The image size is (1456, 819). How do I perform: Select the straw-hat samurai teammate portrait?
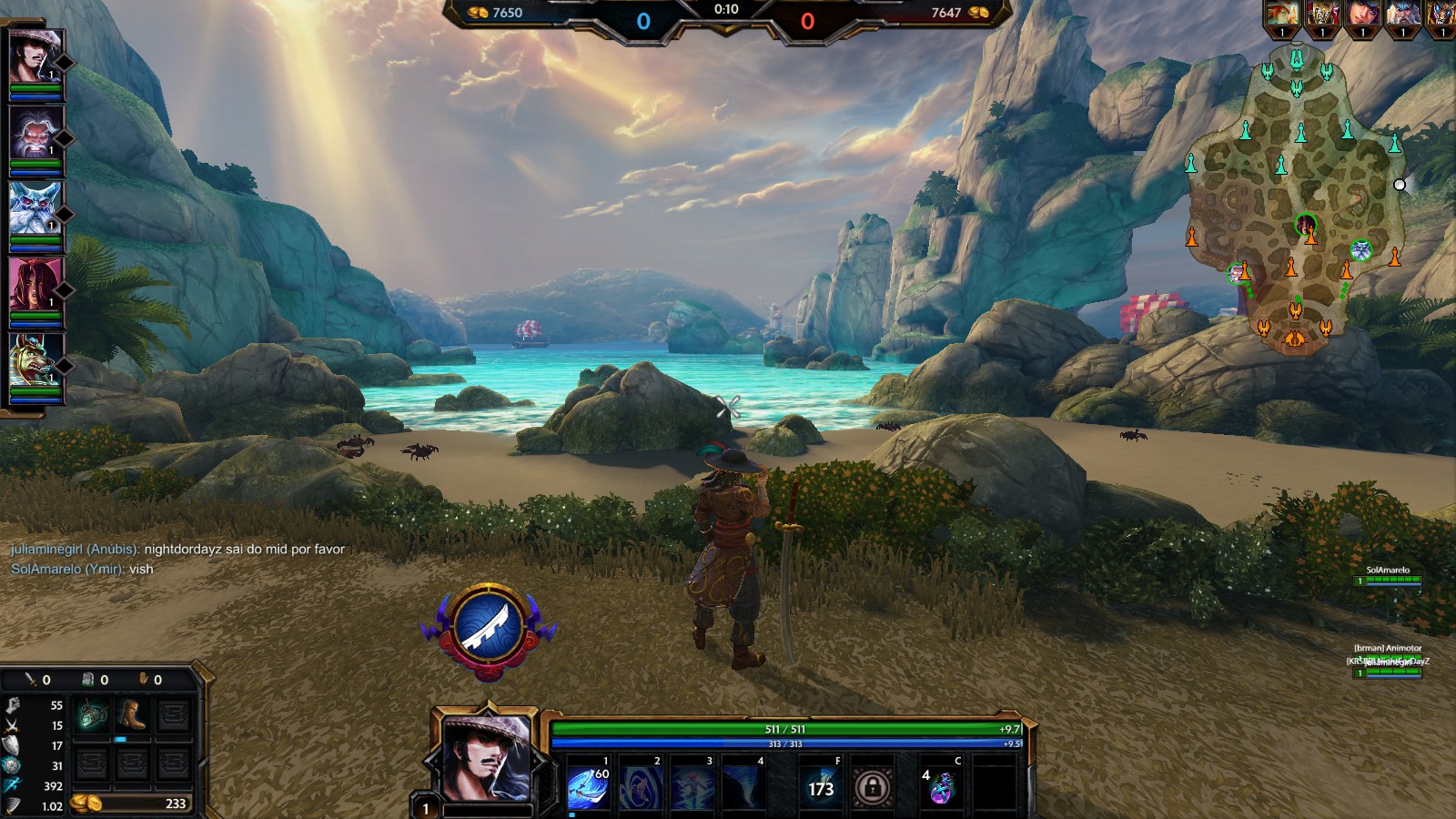(35, 56)
